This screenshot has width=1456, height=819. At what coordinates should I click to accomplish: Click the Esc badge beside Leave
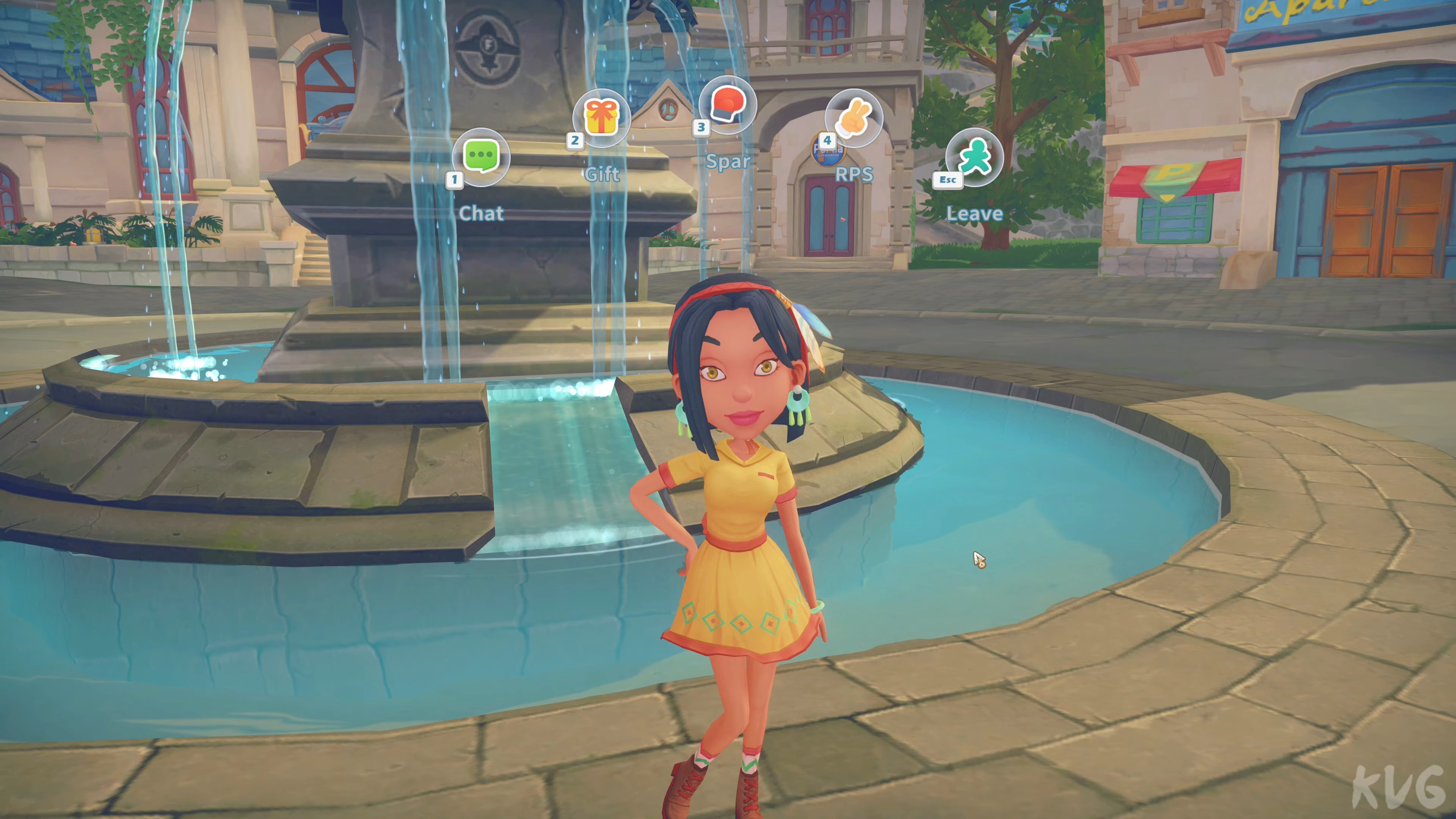[948, 180]
